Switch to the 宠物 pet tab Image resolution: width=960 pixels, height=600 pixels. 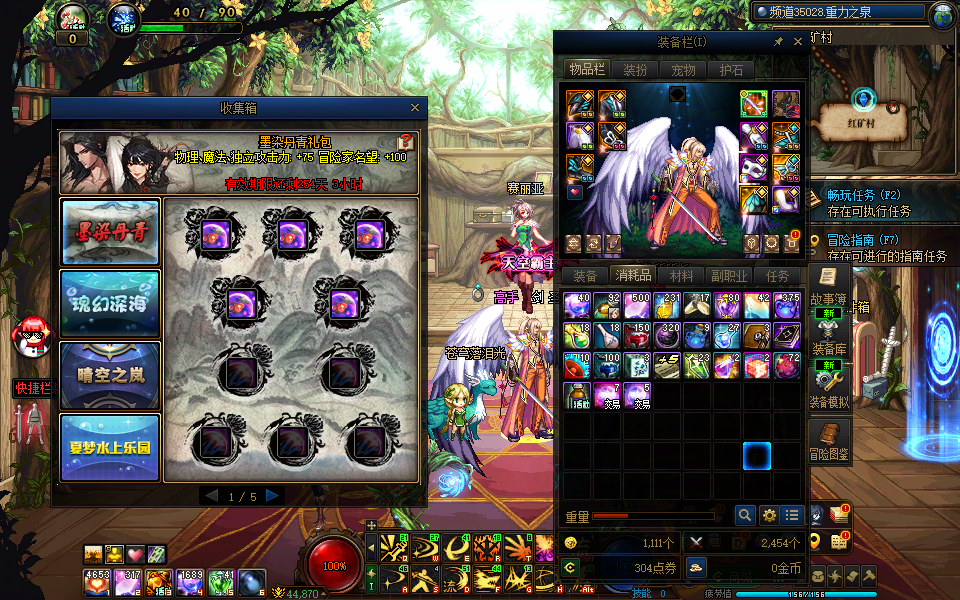683,70
